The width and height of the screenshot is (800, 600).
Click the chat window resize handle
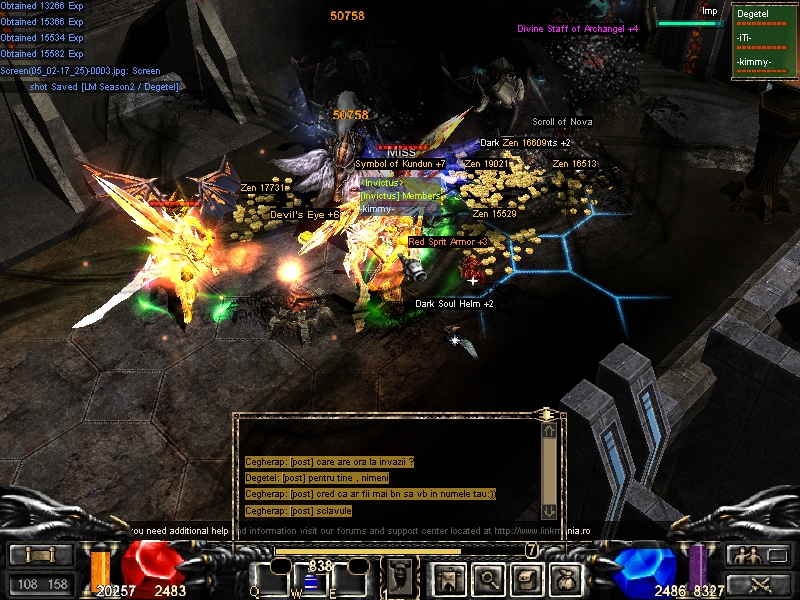[546, 413]
